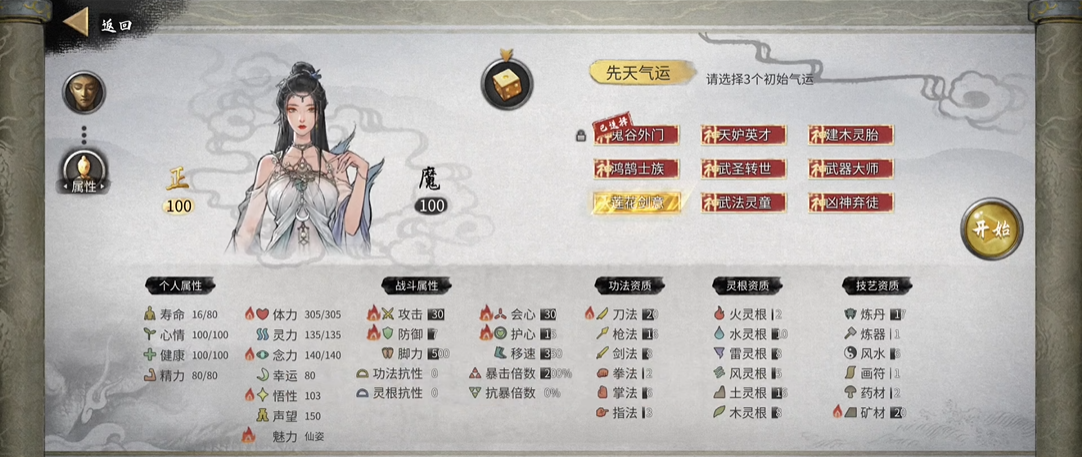The width and height of the screenshot is (1082, 457).
Task: Click the padlock icon beside 鬼谷外门
Action: pos(579,135)
